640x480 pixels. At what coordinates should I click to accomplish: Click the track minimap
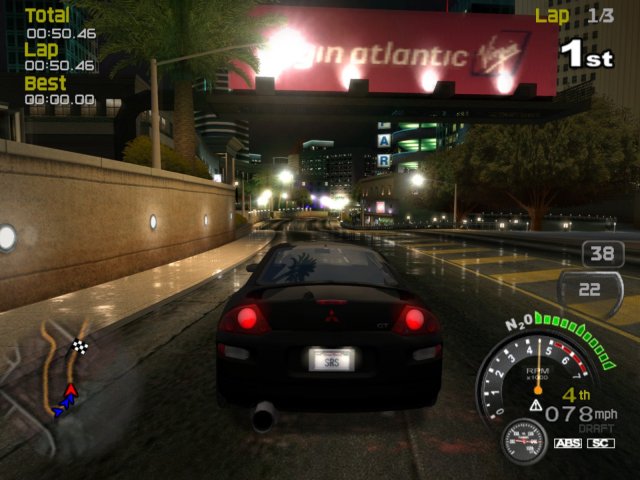coord(62,372)
